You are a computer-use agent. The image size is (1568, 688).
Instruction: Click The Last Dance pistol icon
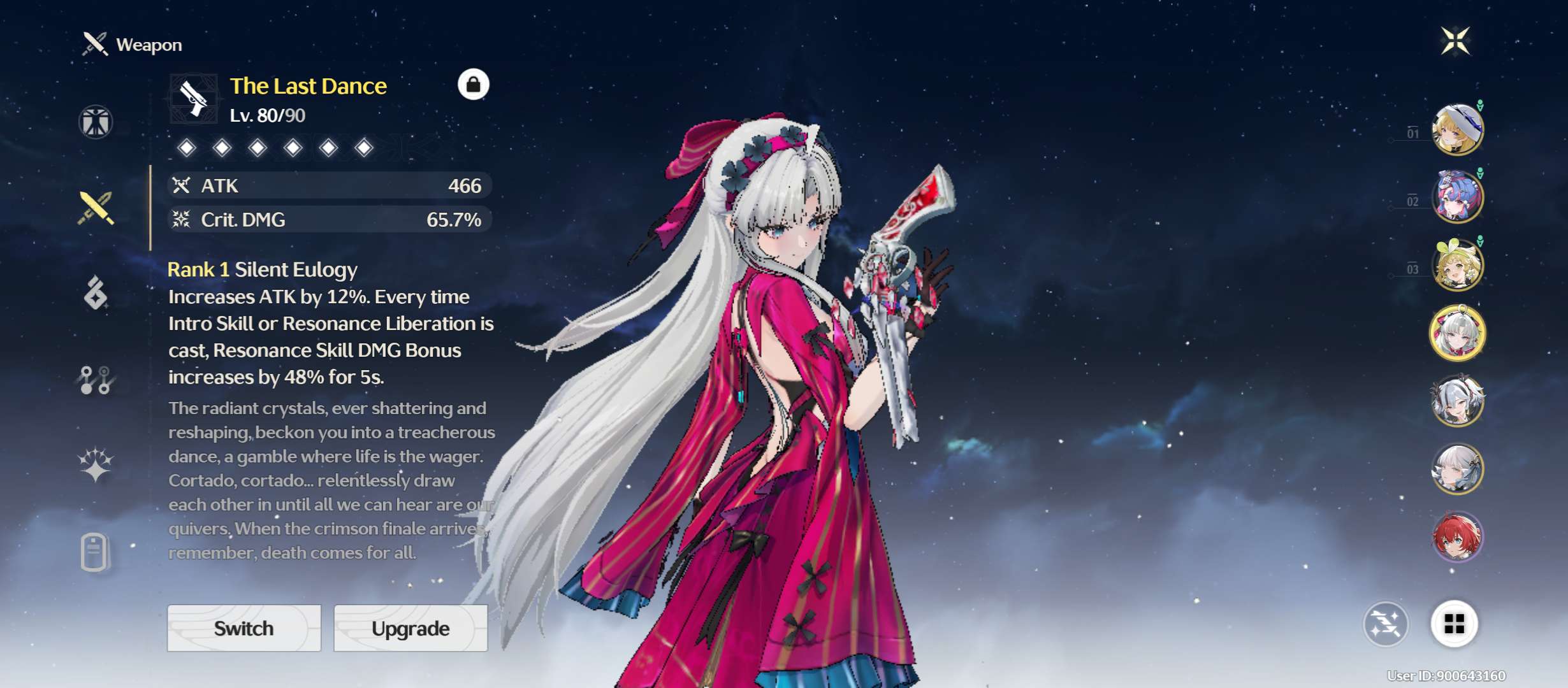coord(194,99)
